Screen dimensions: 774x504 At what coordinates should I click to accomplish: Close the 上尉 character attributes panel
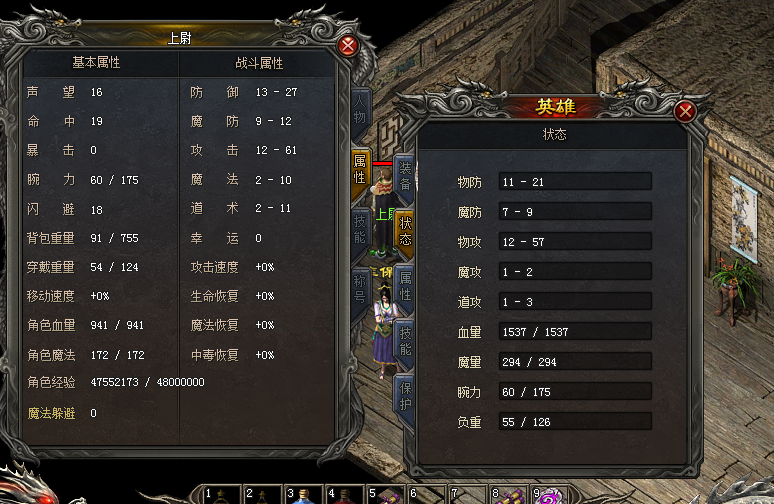point(348,46)
